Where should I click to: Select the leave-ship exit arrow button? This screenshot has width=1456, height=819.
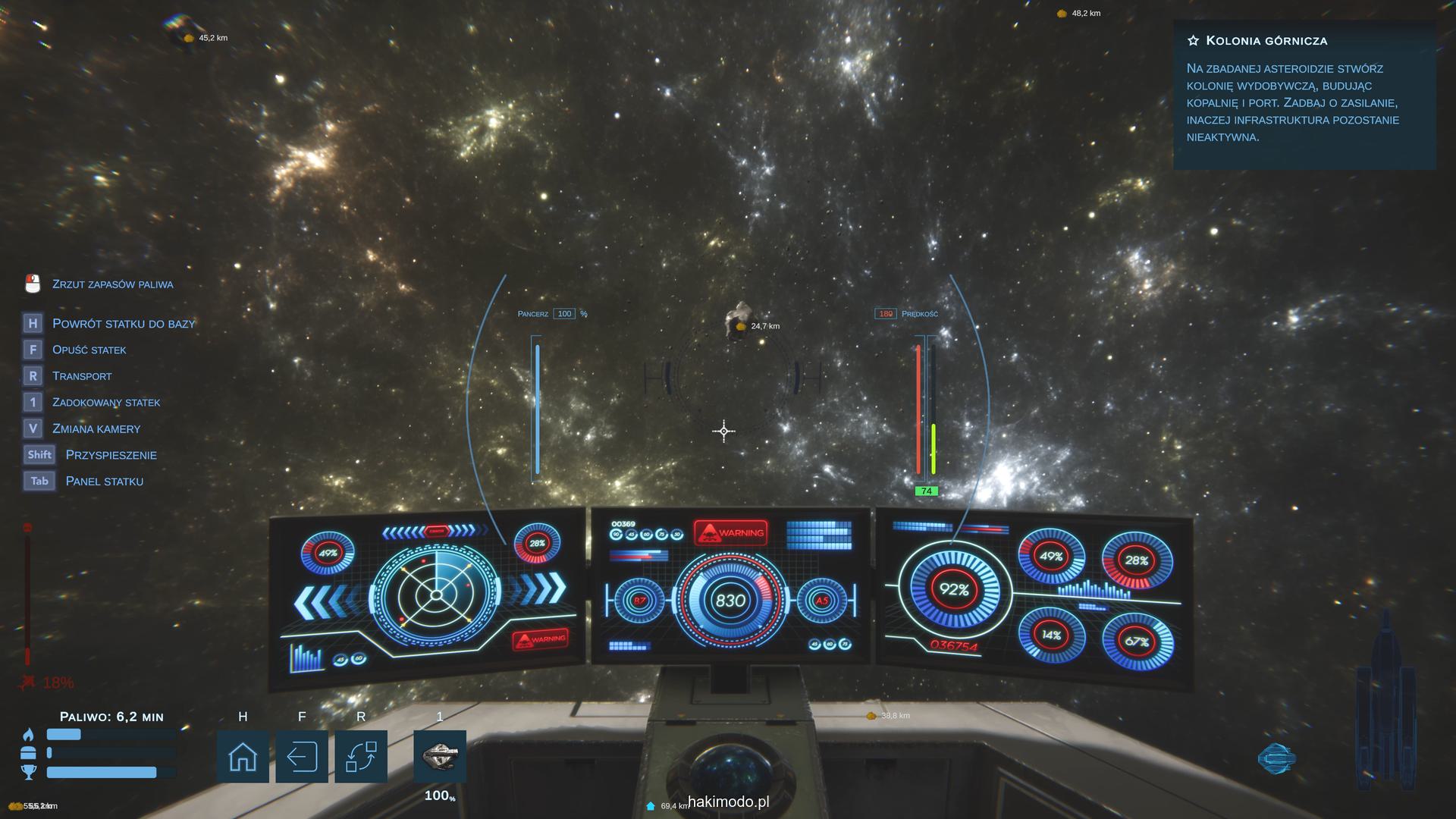coord(302,756)
